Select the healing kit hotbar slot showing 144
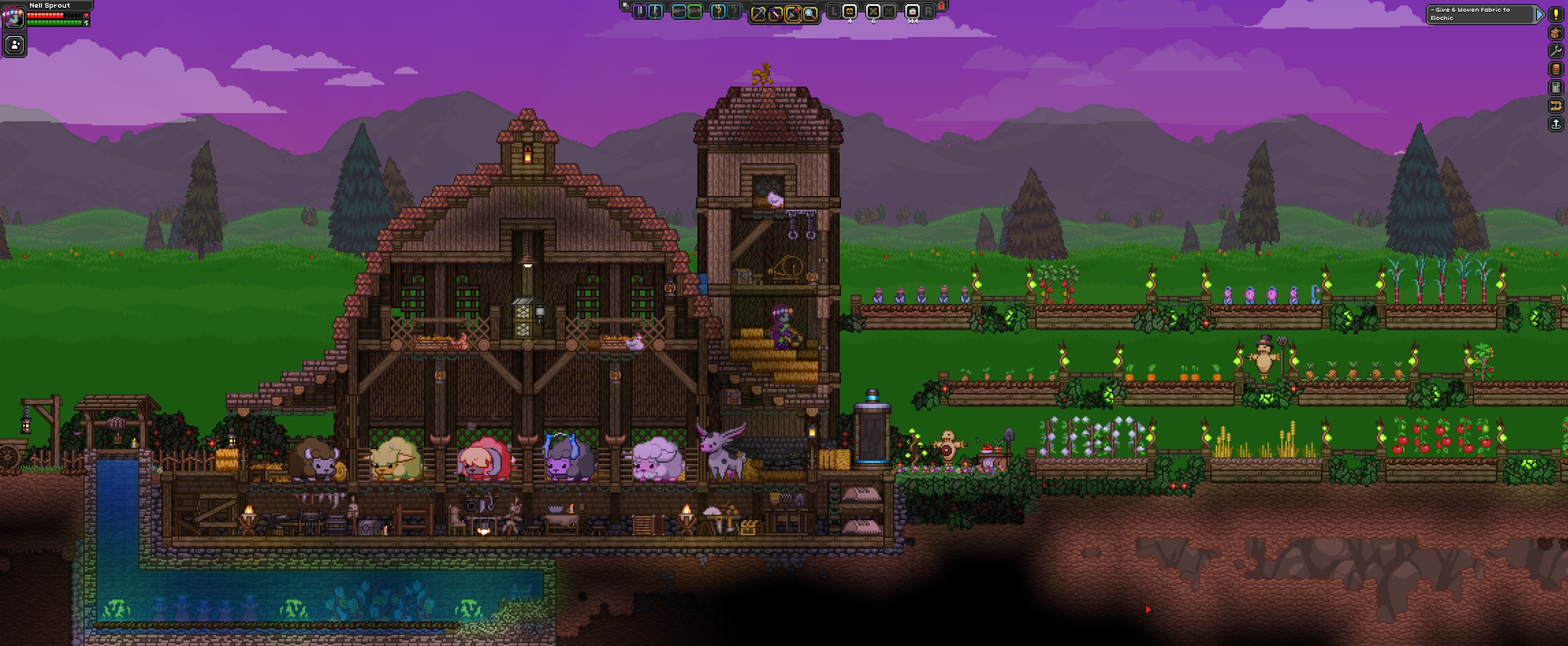The image size is (1568, 646). tap(912, 12)
